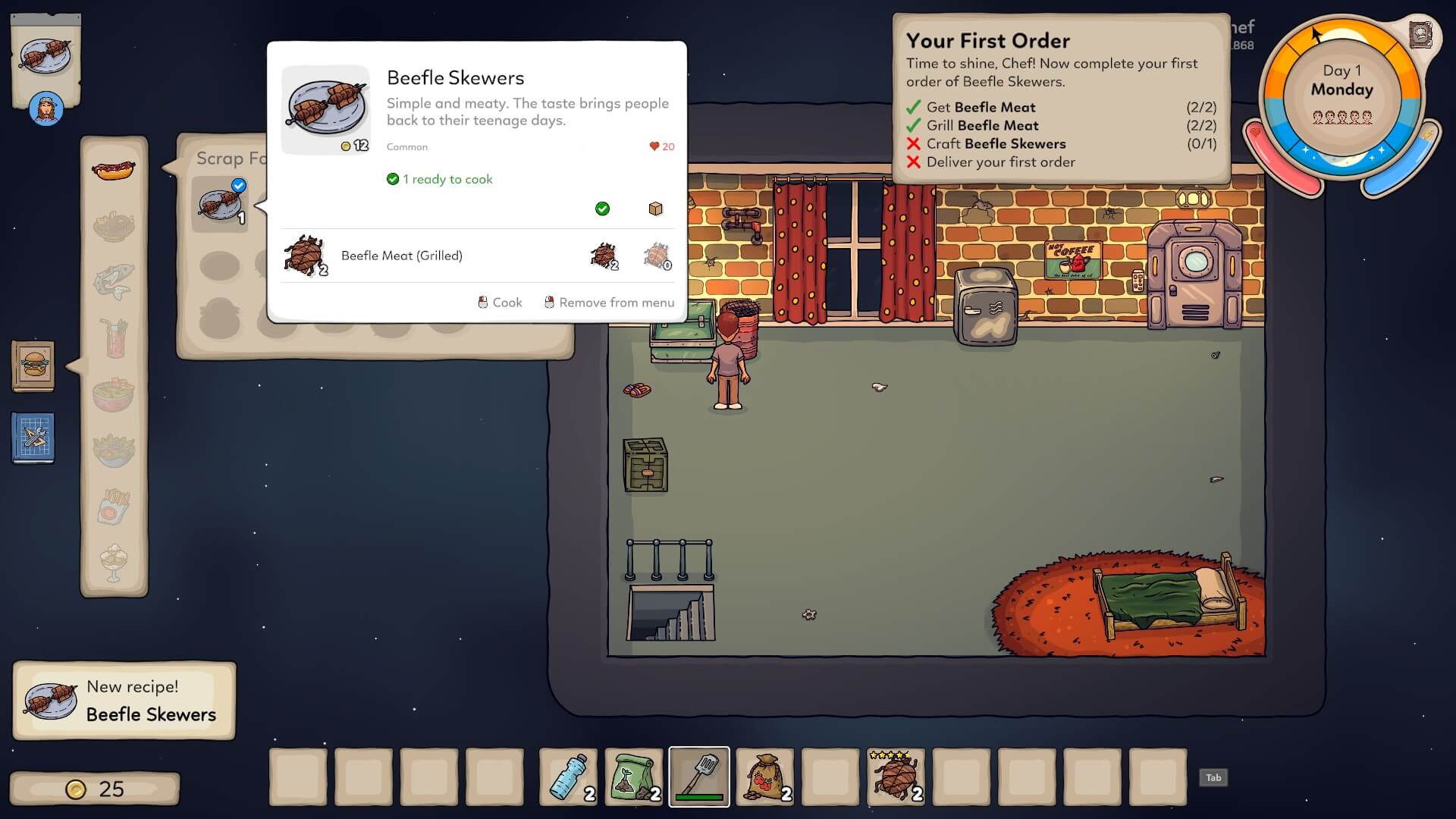This screenshot has width=1456, height=819.
Task: Select the Beefle Skewers slot in Scrap Food
Action: [220, 204]
